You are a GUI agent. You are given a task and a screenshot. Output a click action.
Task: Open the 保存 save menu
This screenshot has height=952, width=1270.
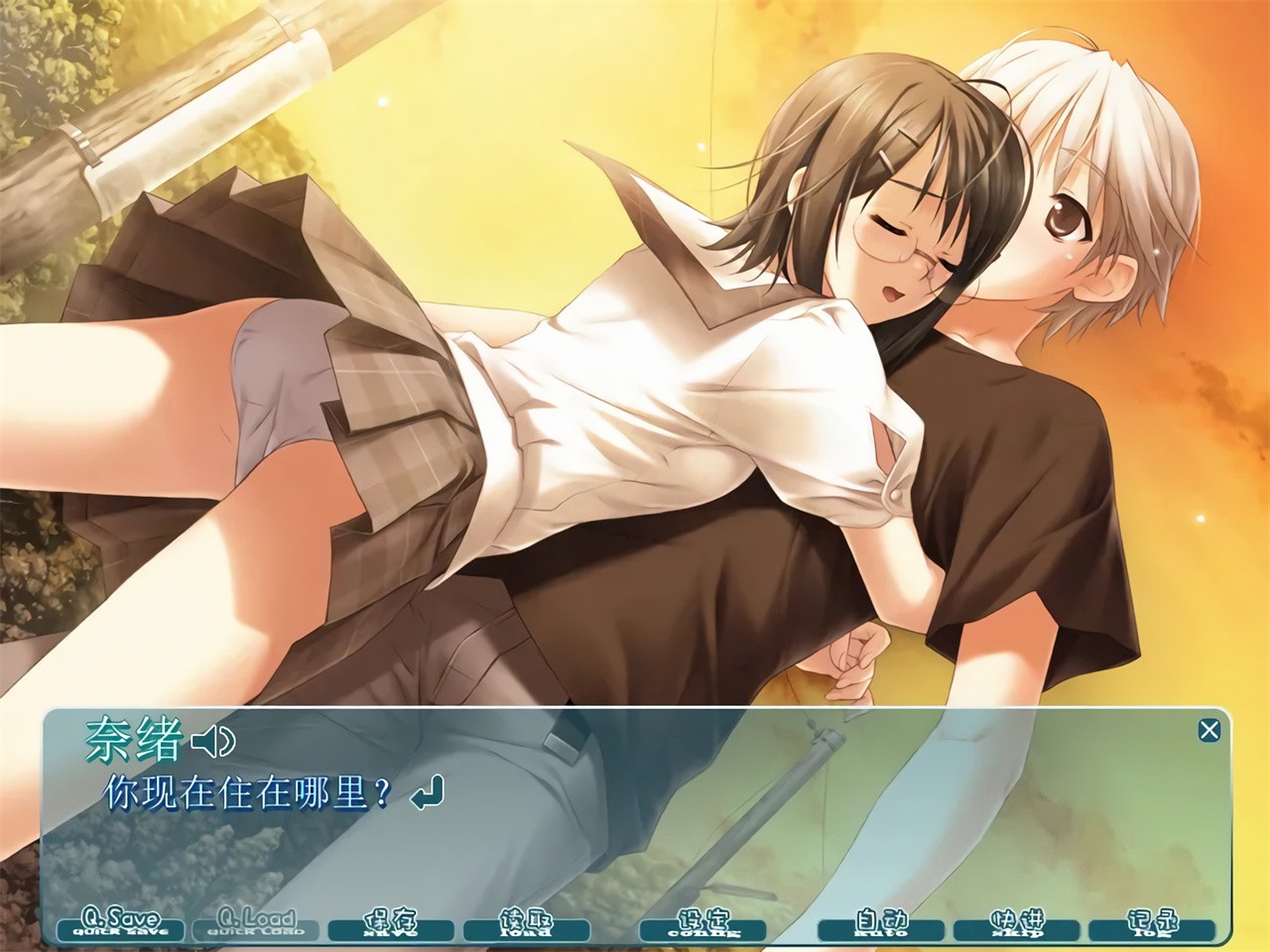click(391, 923)
